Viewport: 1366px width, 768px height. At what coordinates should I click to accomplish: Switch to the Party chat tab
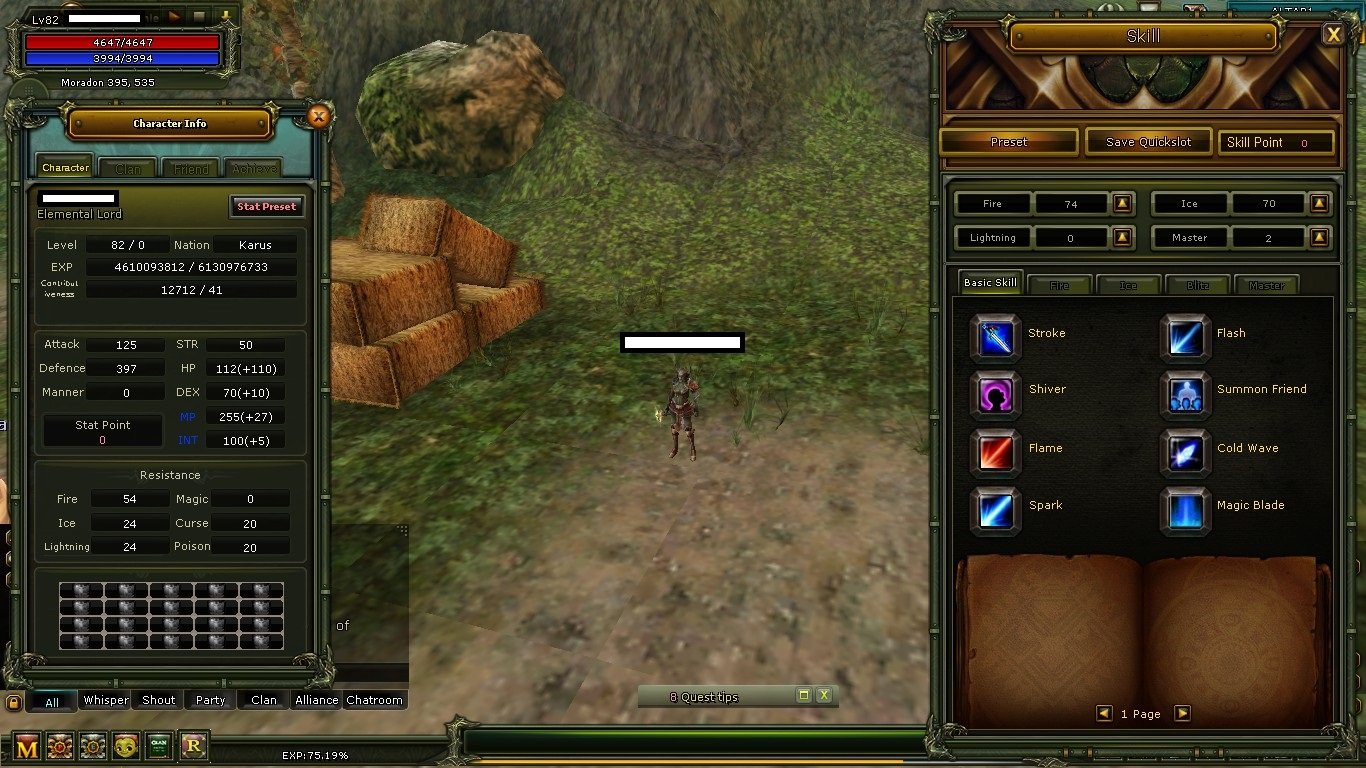tap(210, 700)
